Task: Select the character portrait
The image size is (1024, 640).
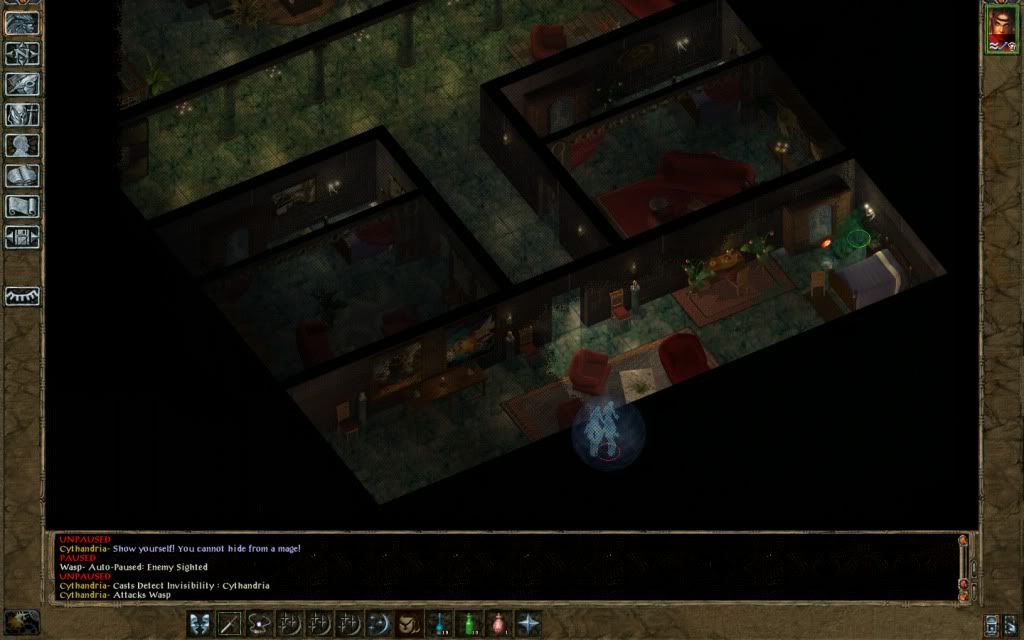Action: pyautogui.click(x=1000, y=28)
